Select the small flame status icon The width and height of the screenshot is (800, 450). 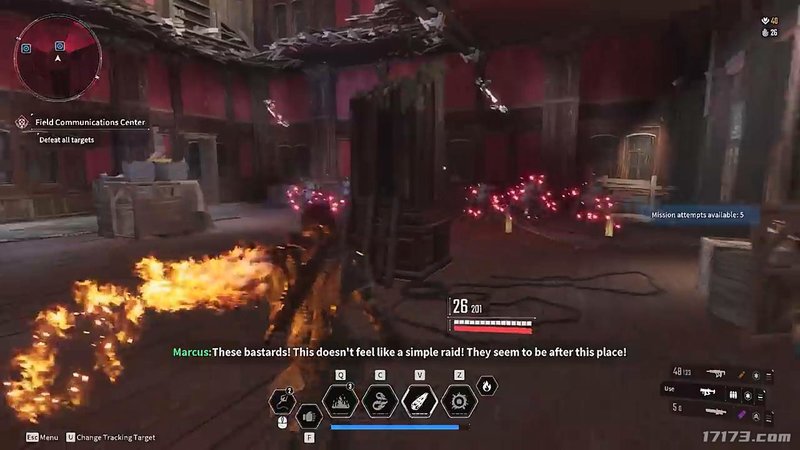coord(486,385)
